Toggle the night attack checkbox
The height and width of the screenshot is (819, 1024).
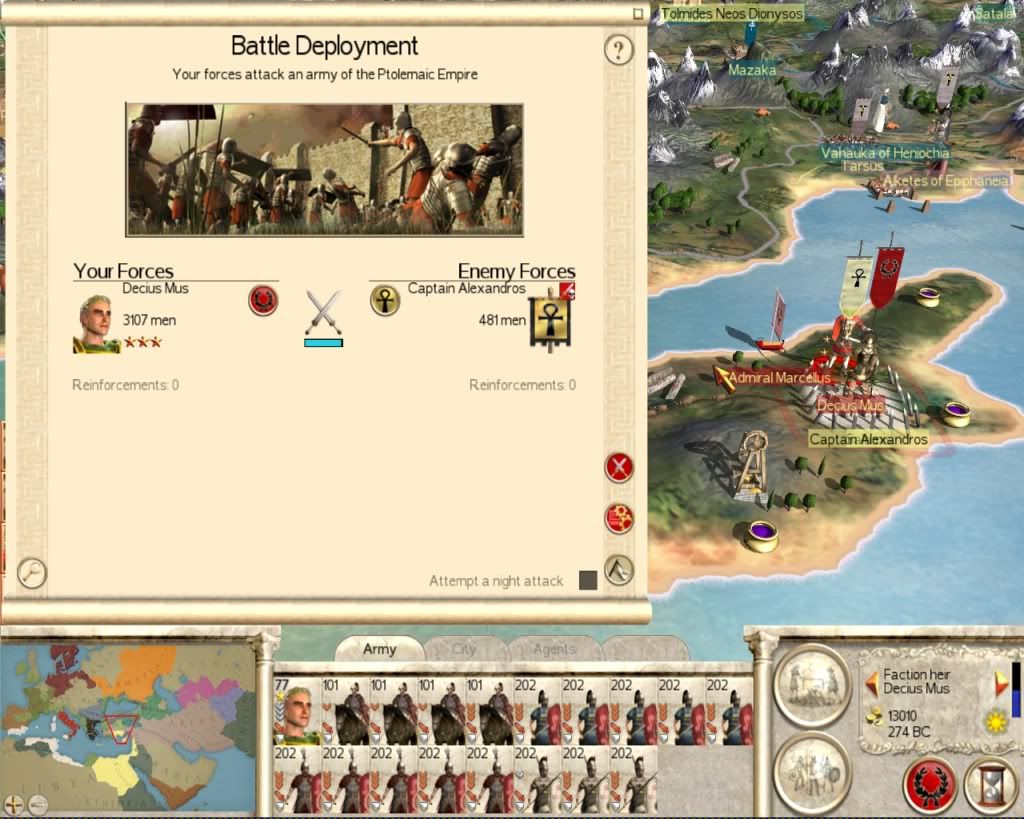(588, 580)
